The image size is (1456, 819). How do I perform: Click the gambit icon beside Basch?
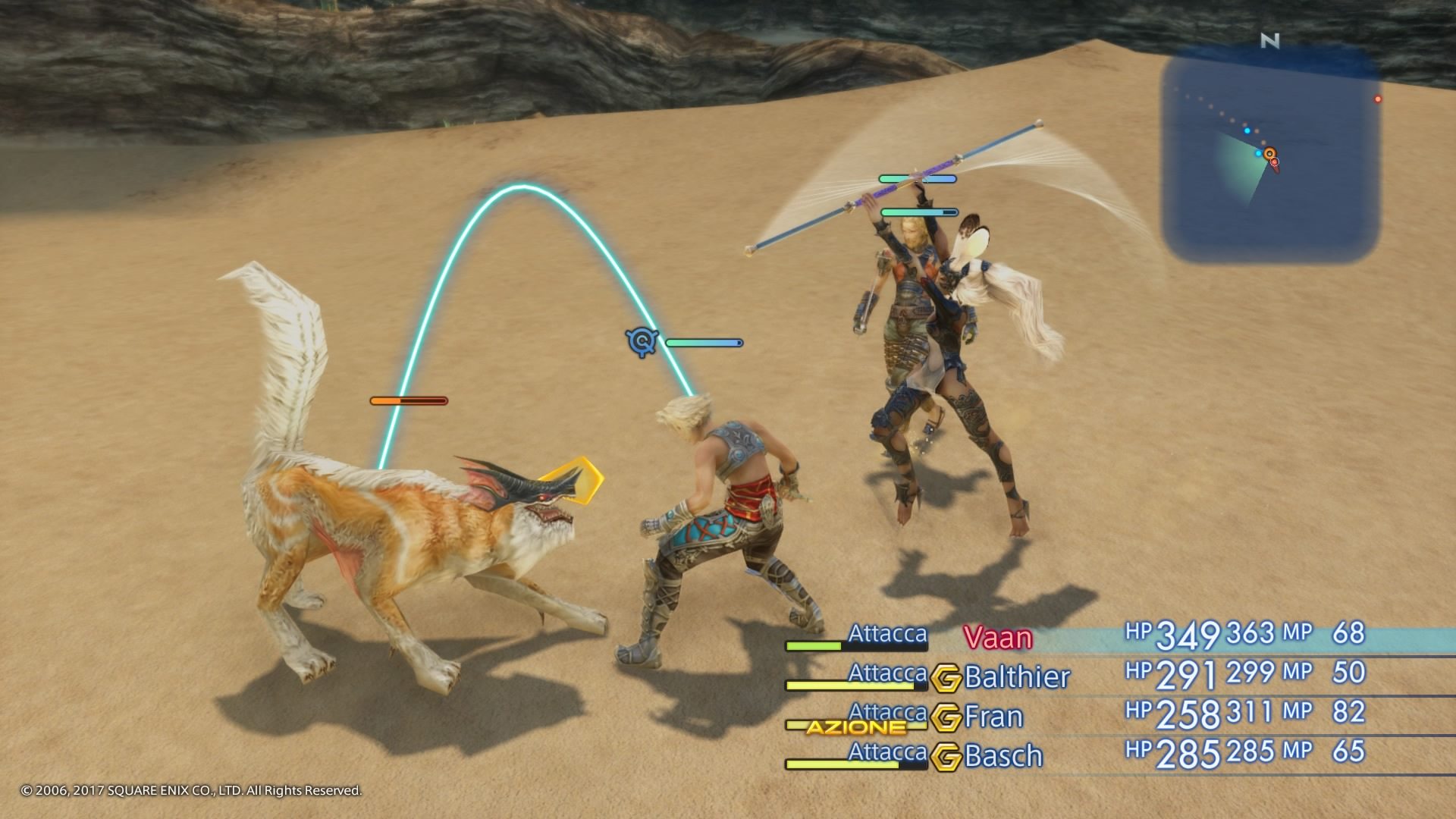click(946, 757)
